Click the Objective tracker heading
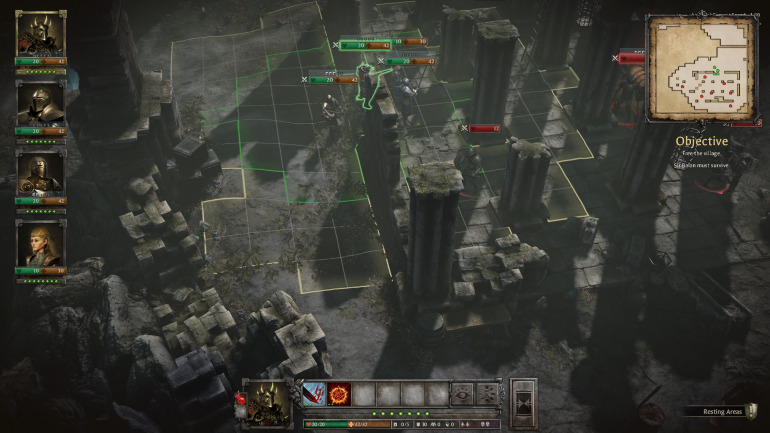This screenshot has height=433, width=770. [x=701, y=141]
